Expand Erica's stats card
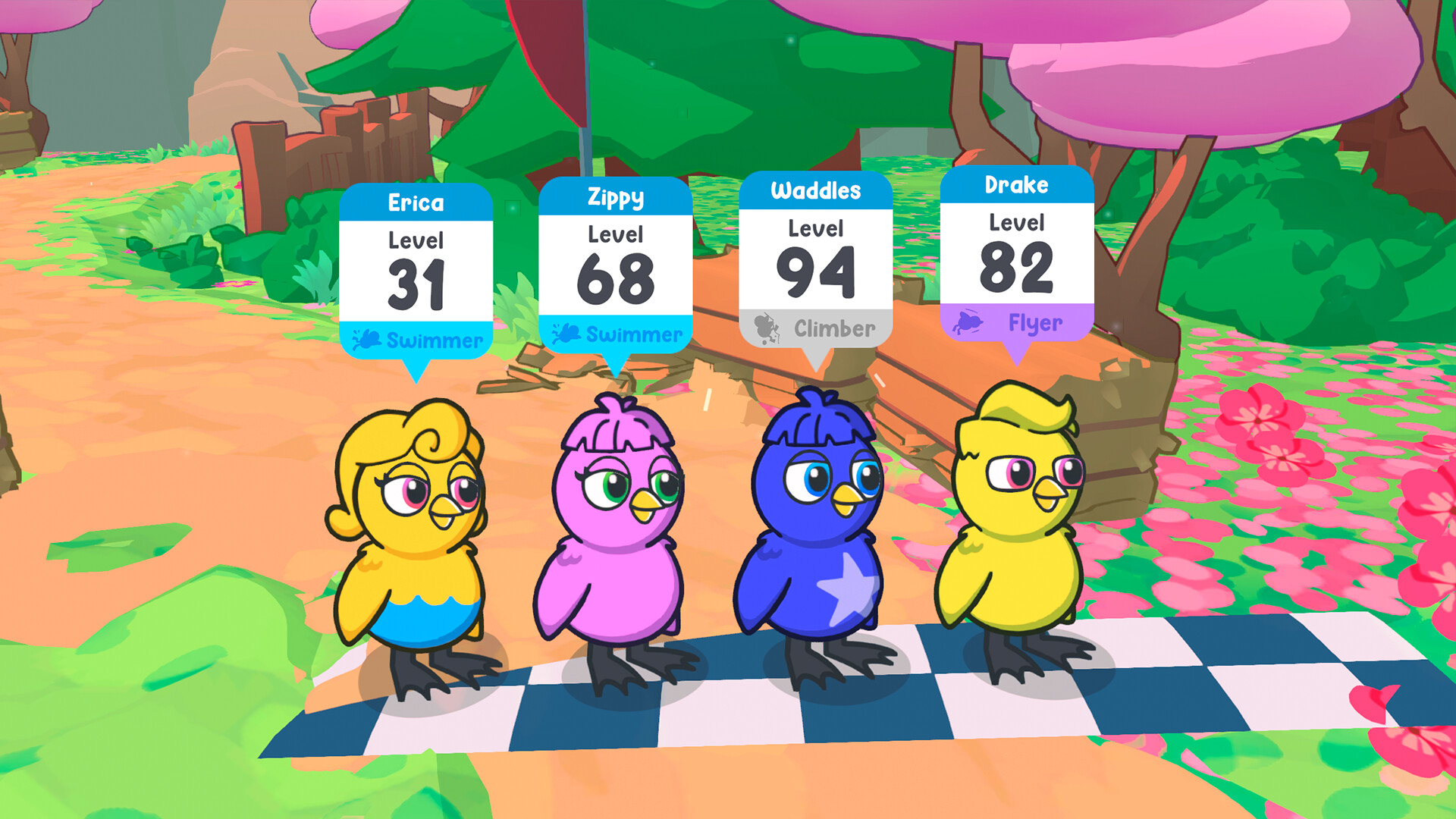The width and height of the screenshot is (1456, 819). click(417, 269)
